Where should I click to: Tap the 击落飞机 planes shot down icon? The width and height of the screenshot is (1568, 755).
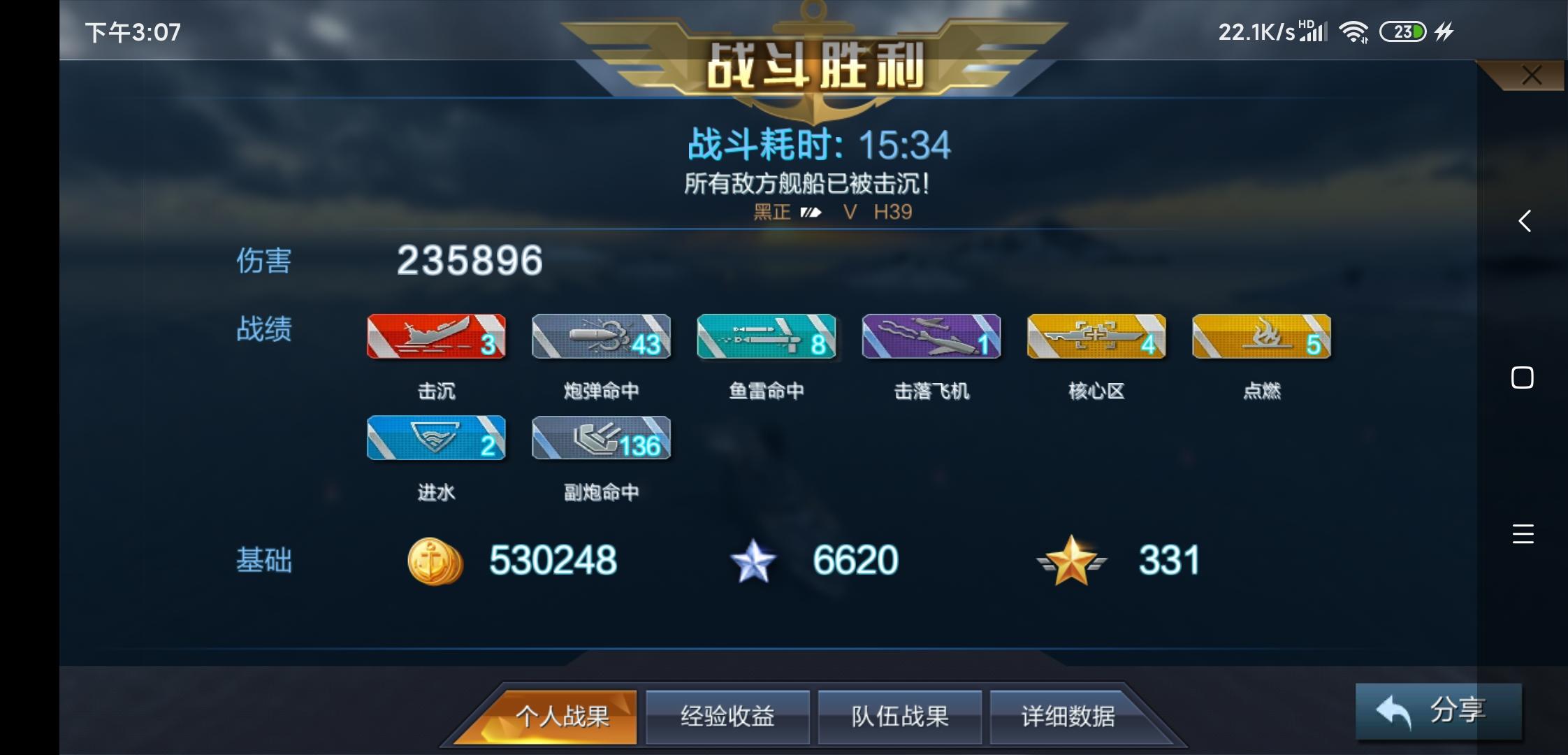pyautogui.click(x=931, y=336)
